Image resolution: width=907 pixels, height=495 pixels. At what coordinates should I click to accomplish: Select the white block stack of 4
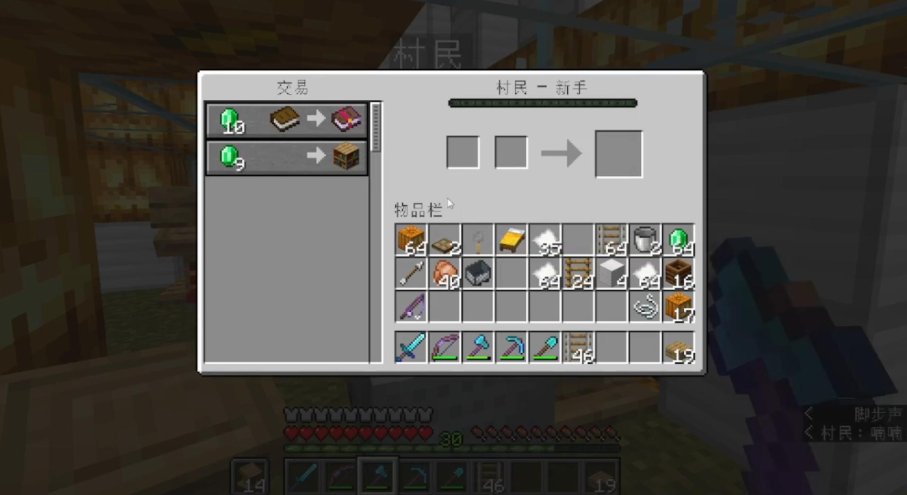(x=611, y=273)
